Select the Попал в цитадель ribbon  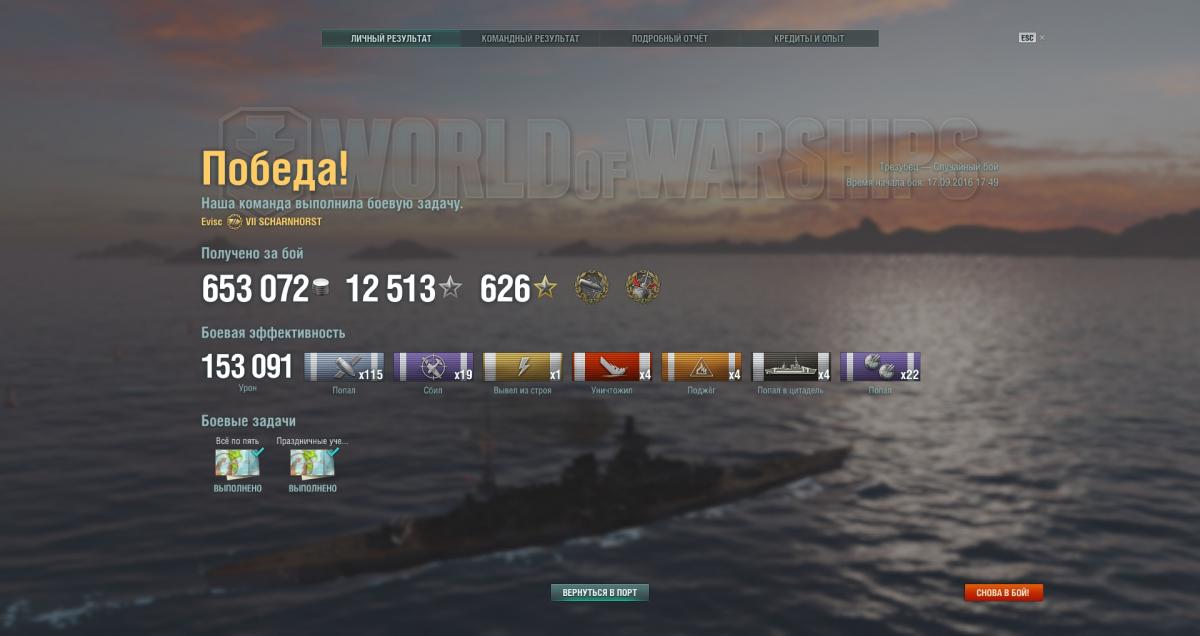coord(790,367)
